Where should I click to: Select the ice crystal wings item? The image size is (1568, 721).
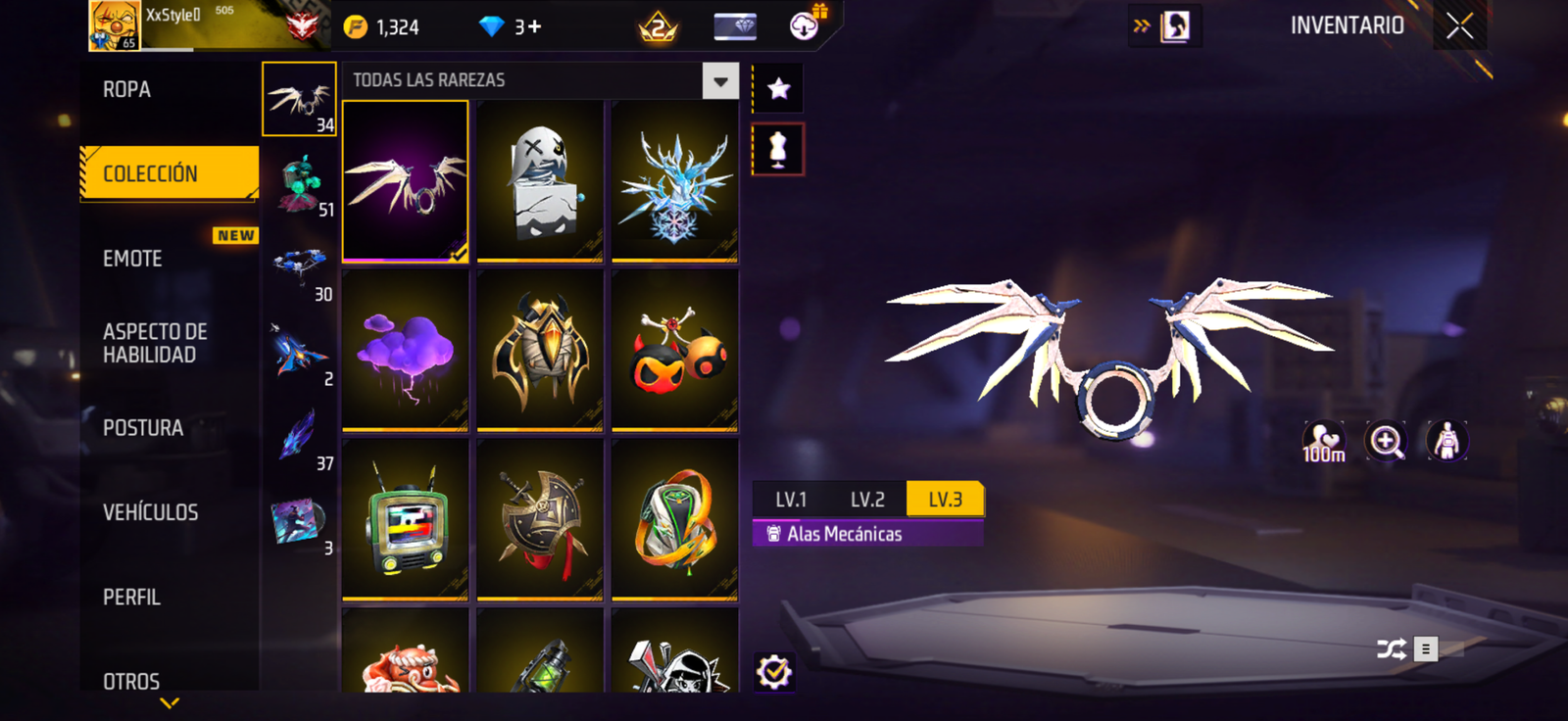click(x=674, y=182)
